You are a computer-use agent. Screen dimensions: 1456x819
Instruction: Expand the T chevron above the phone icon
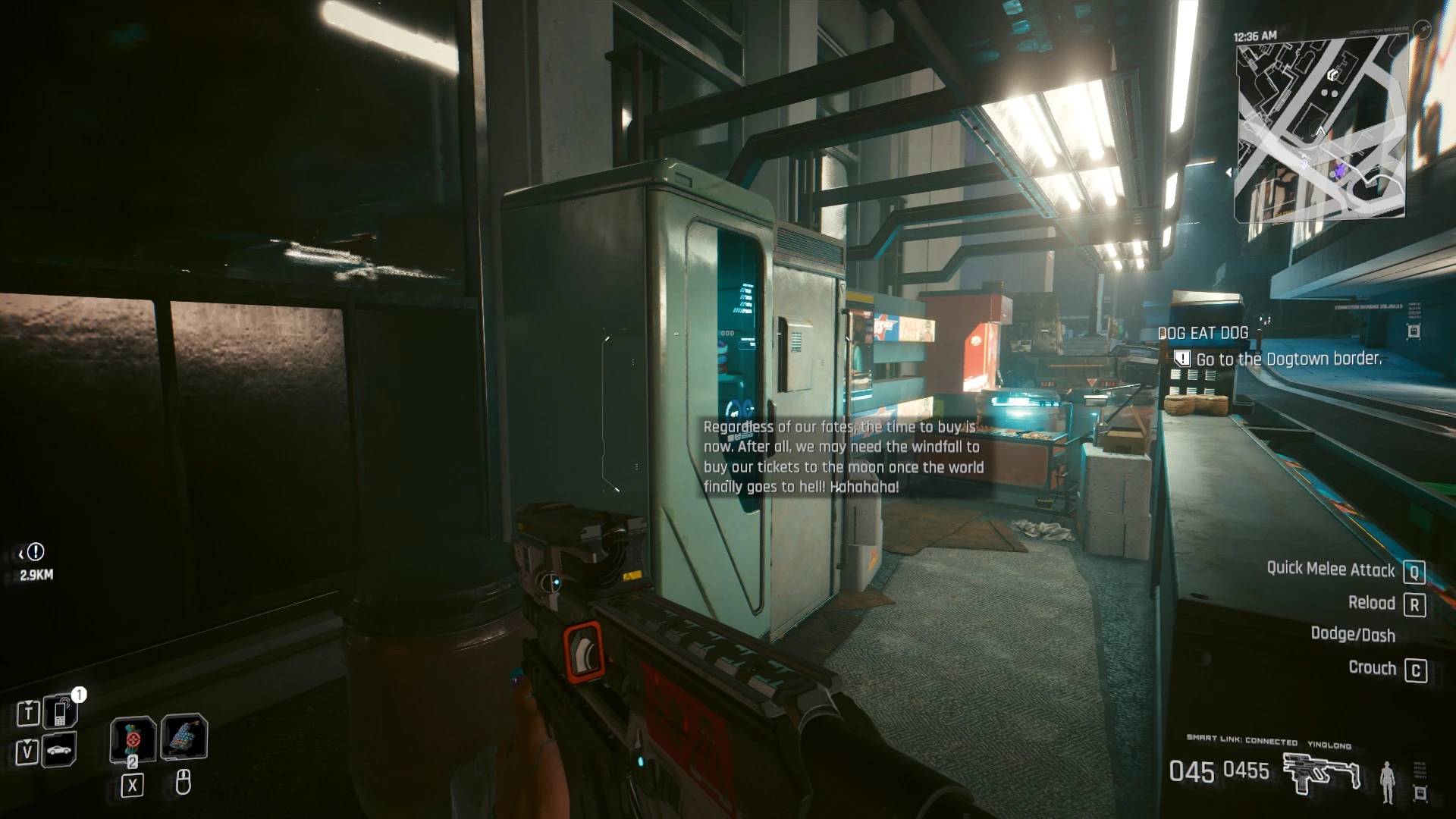[x=29, y=703]
